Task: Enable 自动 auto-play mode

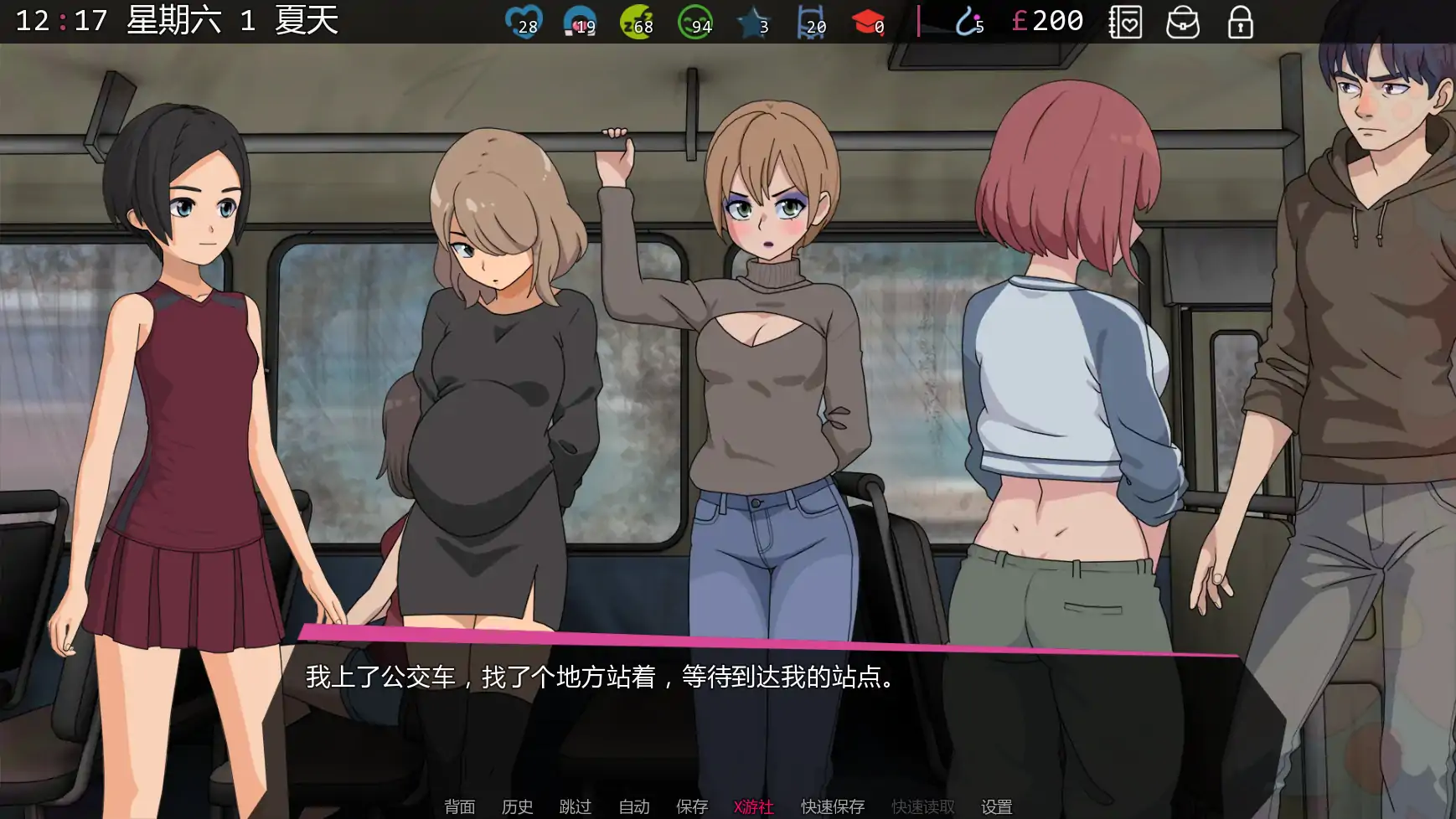Action: [634, 806]
